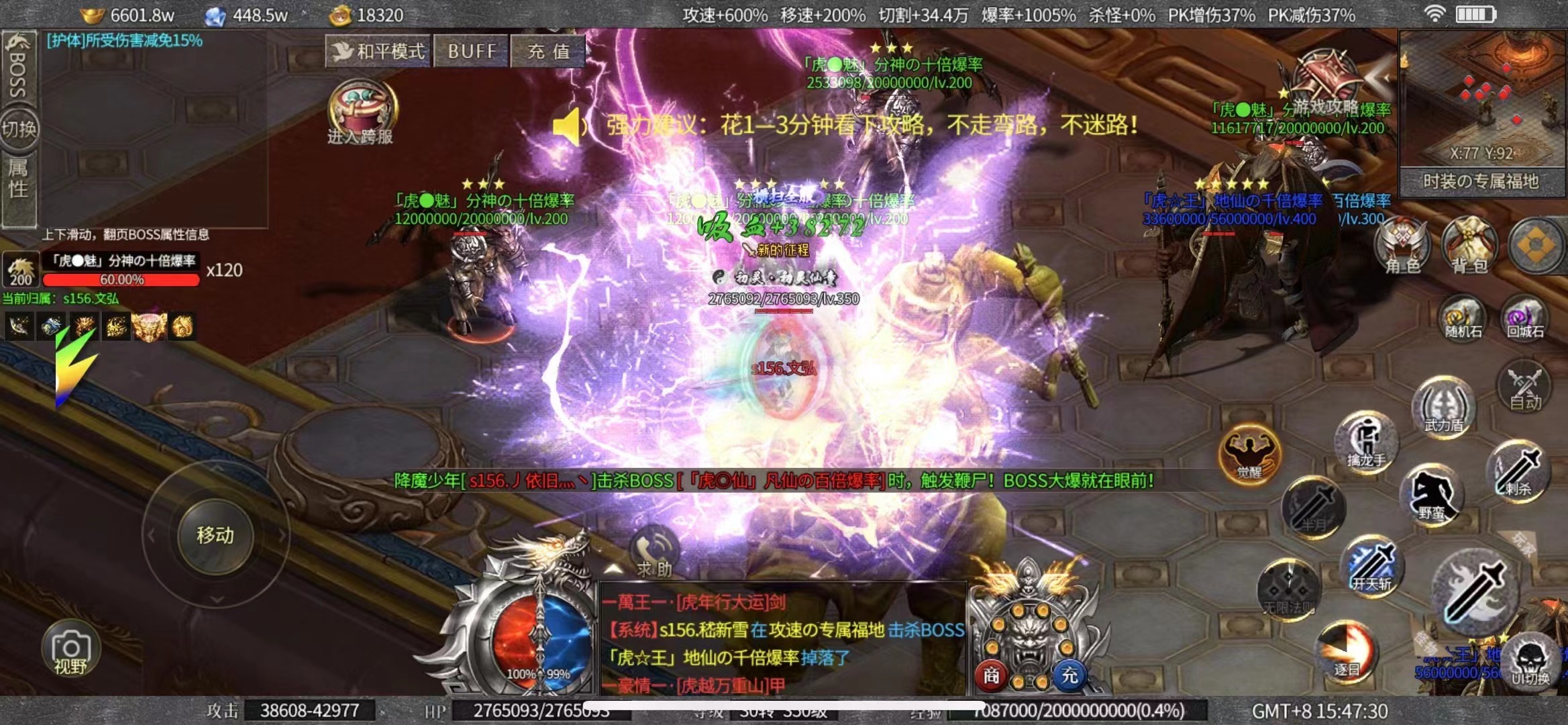
Task: Click the 切换 switch button
Action: [x=19, y=128]
